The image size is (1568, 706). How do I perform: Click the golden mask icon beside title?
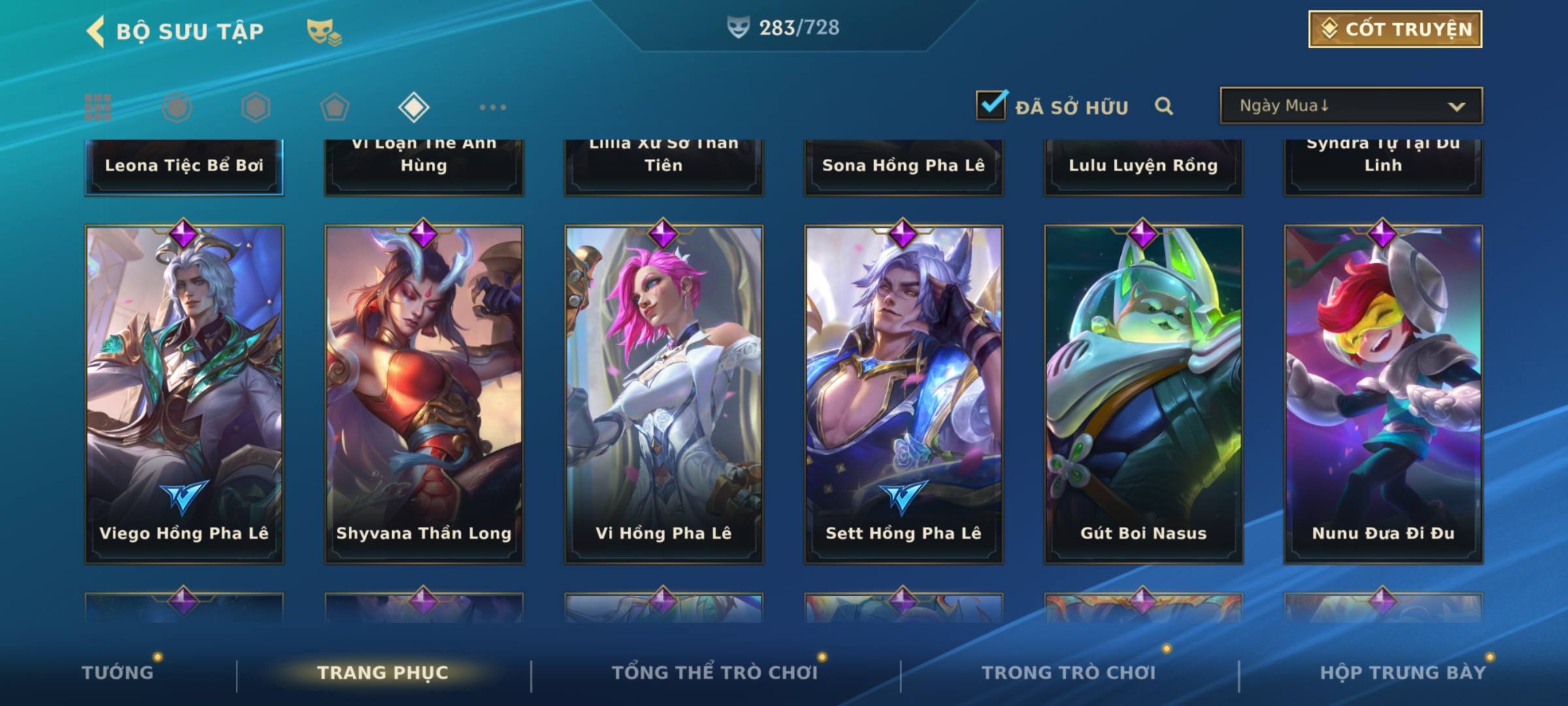[323, 32]
